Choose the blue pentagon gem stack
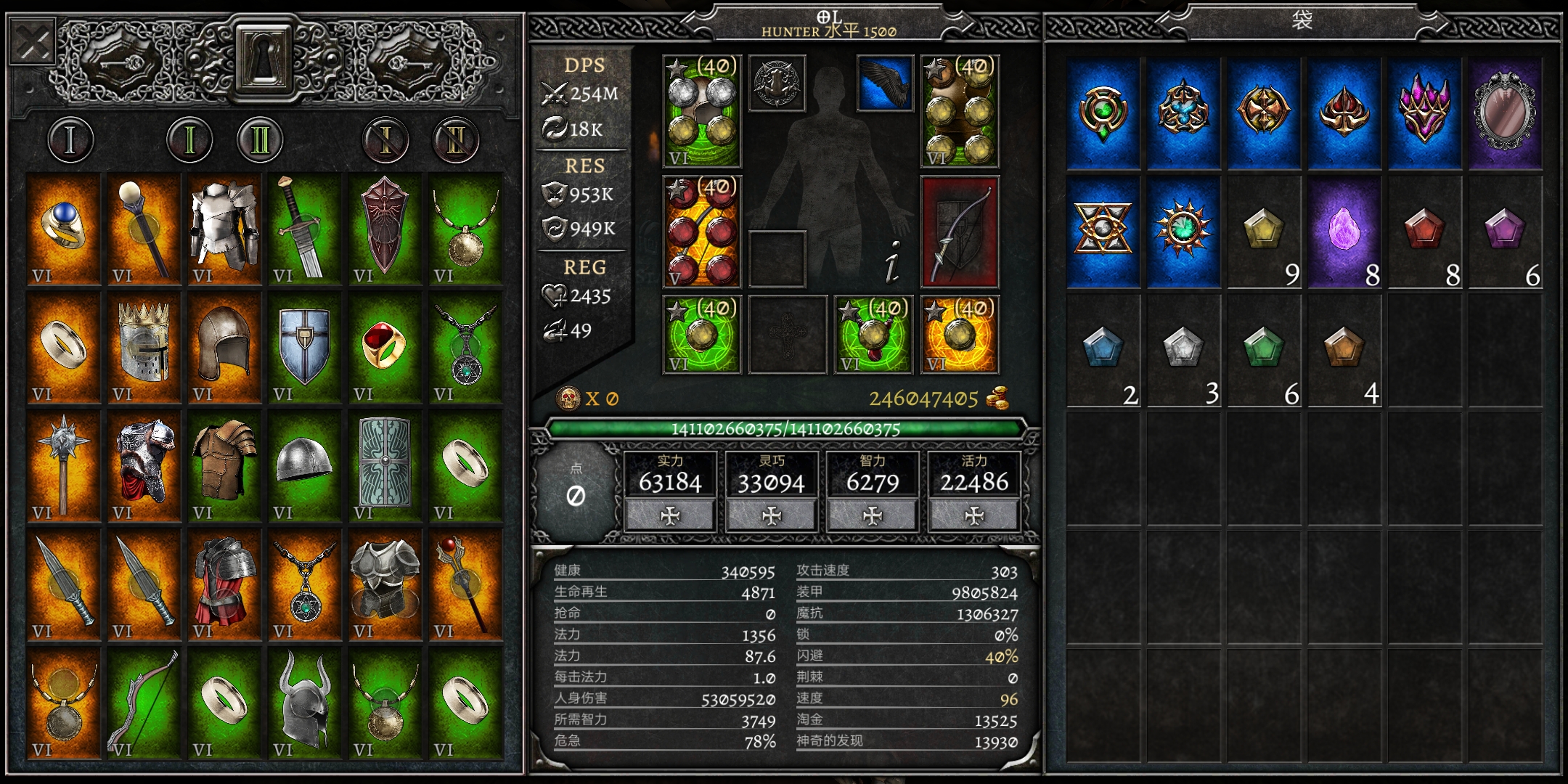The image size is (1568, 784). pos(1103,349)
